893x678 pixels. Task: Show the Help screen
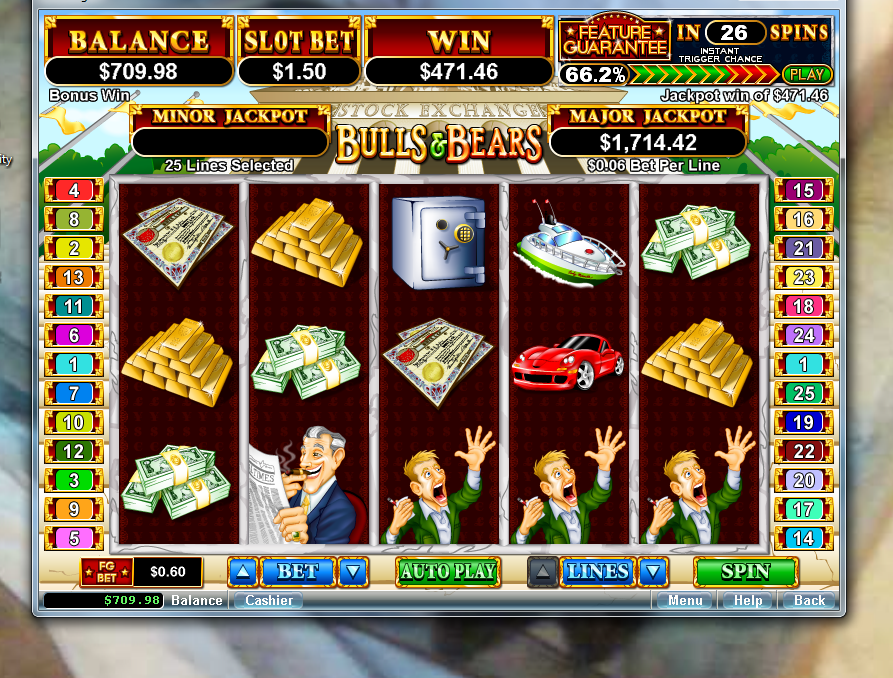(x=748, y=600)
